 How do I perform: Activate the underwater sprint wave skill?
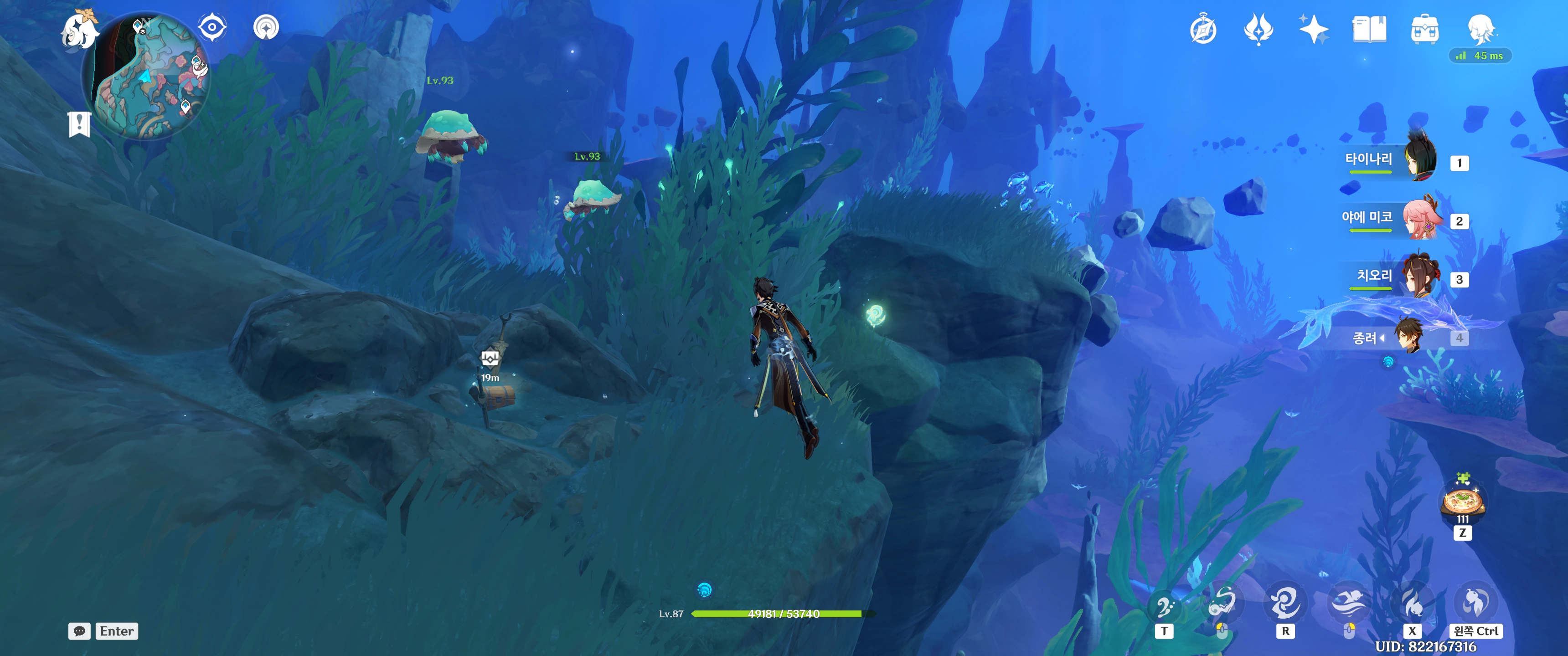coord(1348,604)
